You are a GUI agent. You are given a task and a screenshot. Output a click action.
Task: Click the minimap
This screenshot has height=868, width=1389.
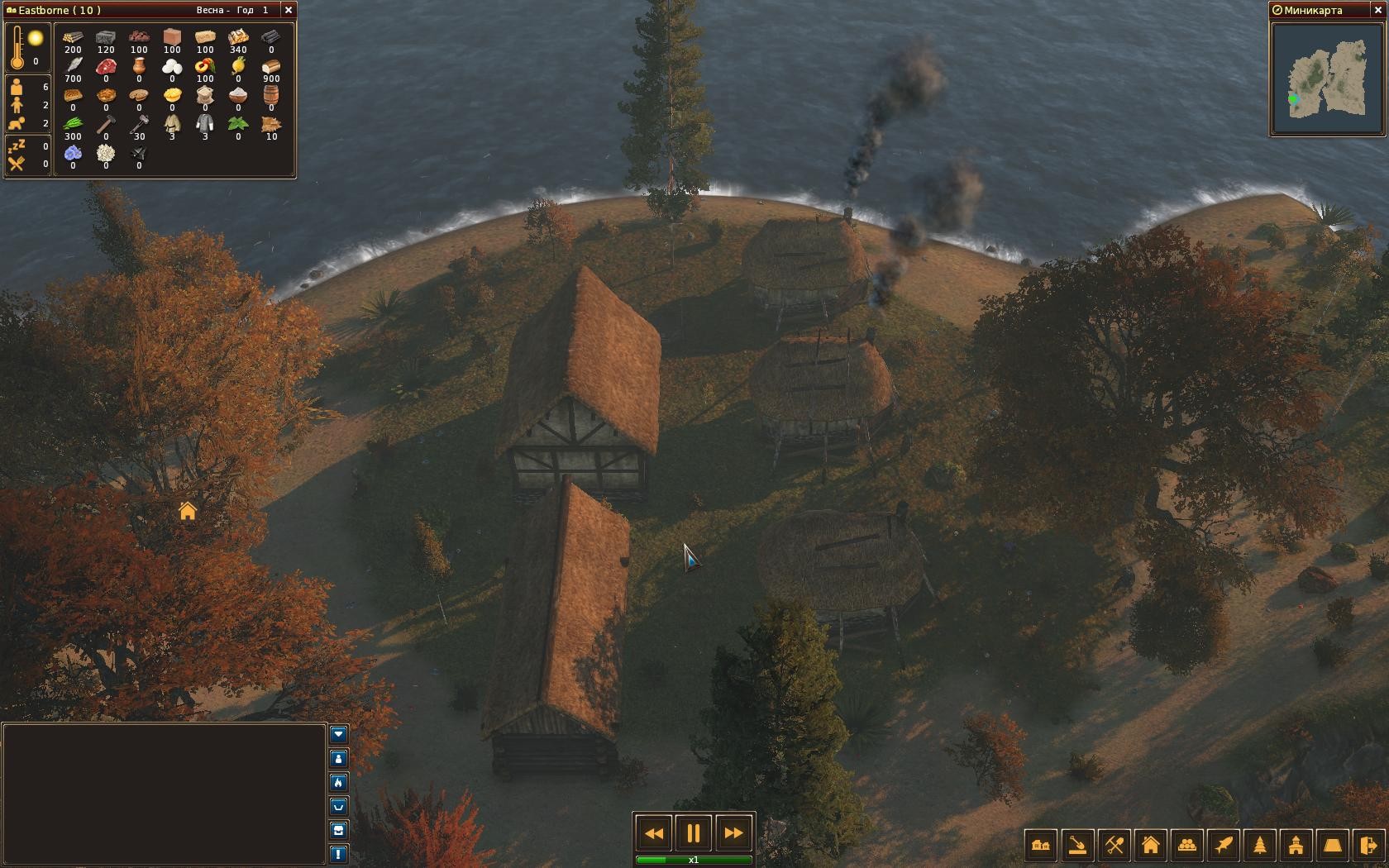tap(1328, 79)
